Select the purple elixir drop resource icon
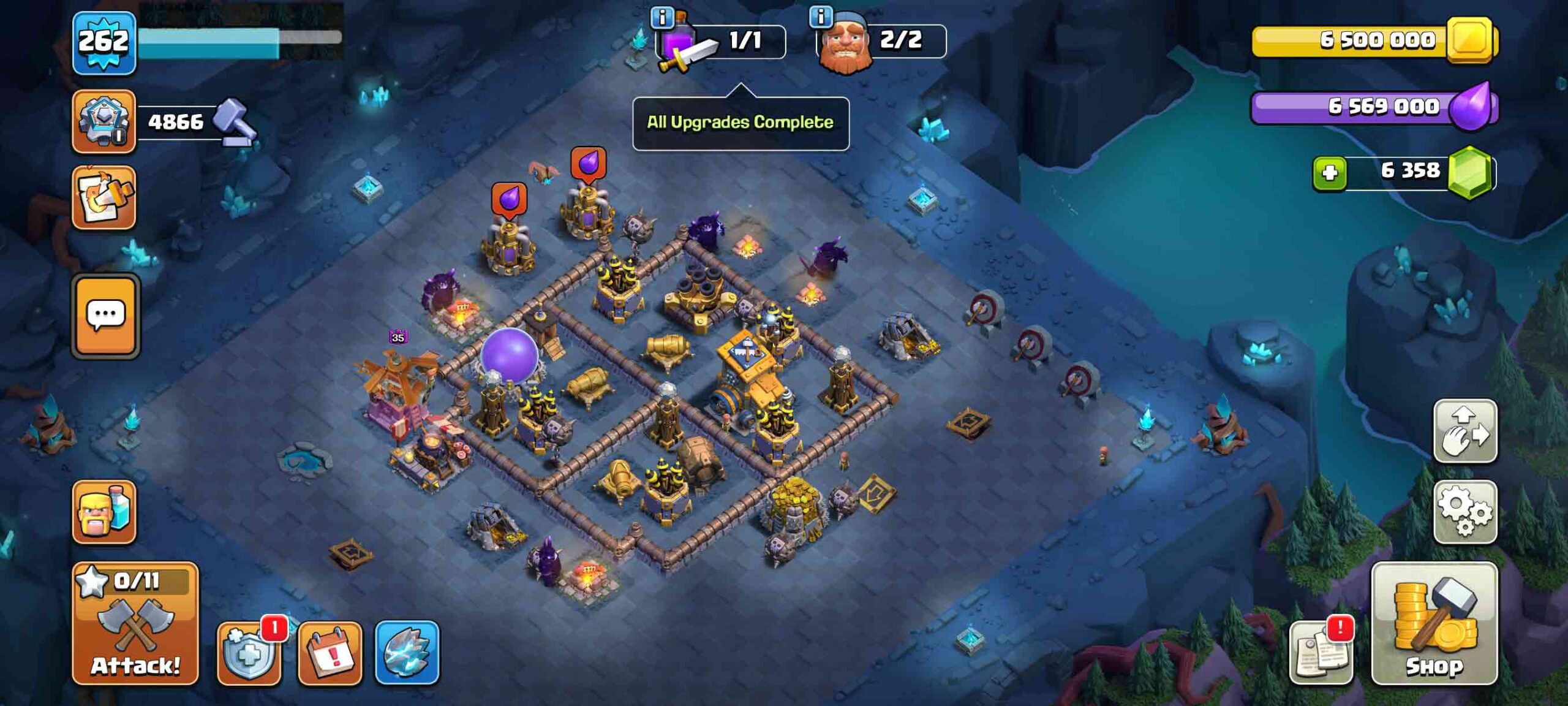 point(1471,107)
